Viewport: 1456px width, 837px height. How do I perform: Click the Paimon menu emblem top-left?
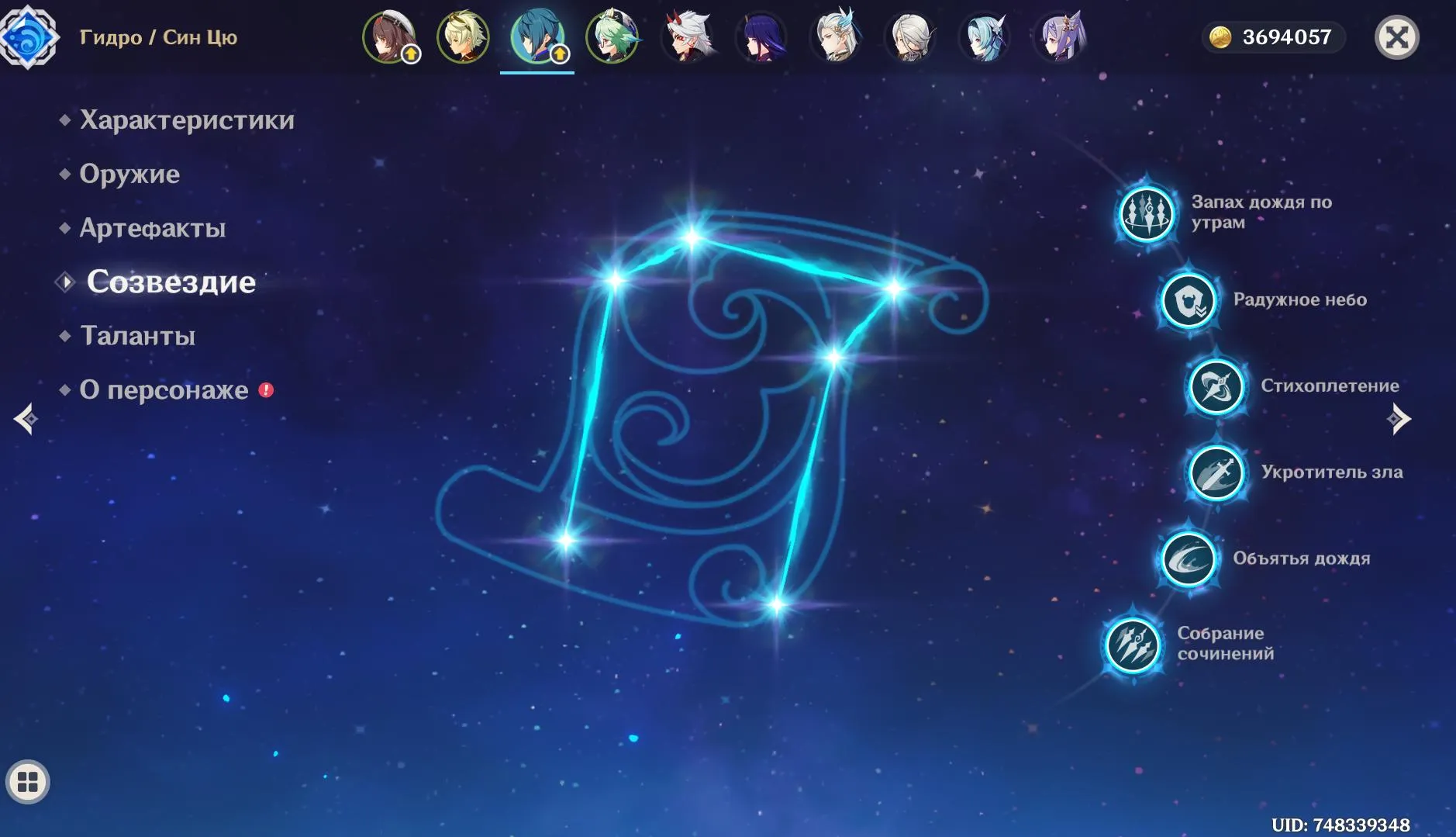pyautogui.click(x=31, y=36)
